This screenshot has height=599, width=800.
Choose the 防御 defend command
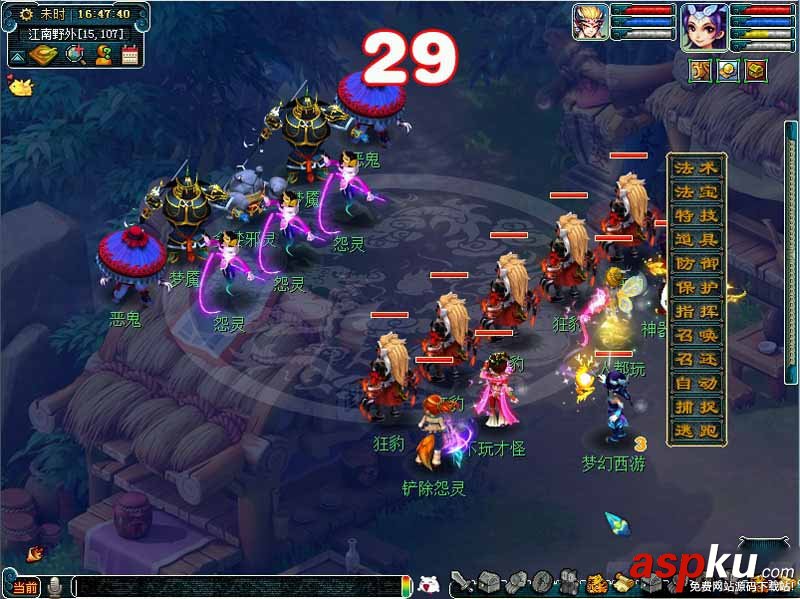696,264
